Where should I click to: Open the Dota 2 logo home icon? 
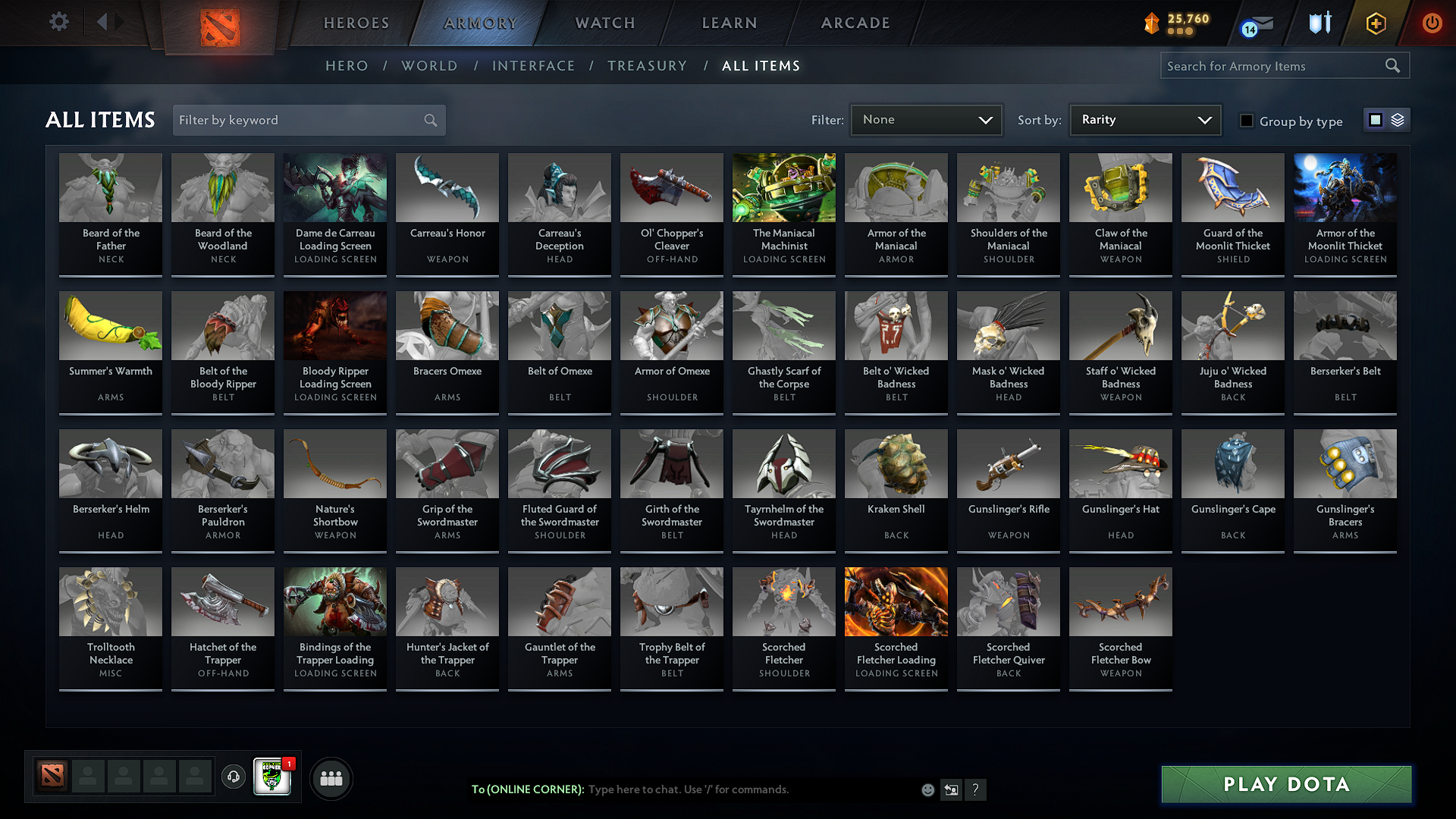point(220,23)
